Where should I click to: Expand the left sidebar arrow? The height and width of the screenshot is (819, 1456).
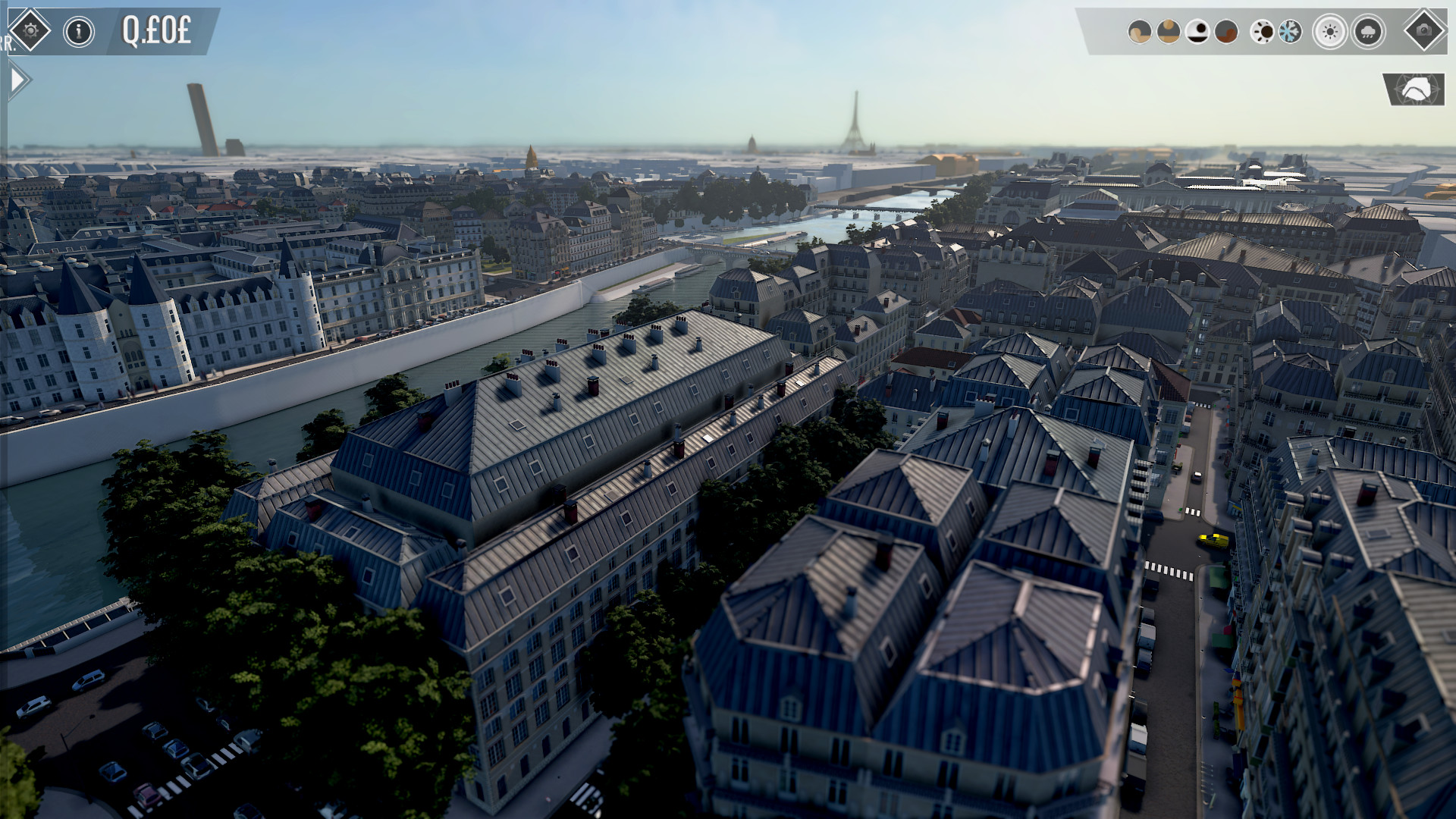coord(17,76)
